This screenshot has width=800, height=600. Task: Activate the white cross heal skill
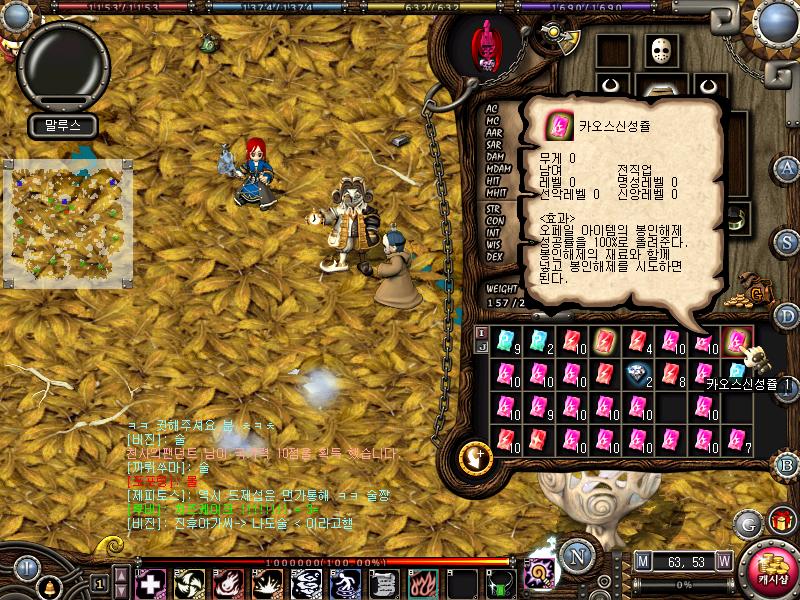coord(150,582)
